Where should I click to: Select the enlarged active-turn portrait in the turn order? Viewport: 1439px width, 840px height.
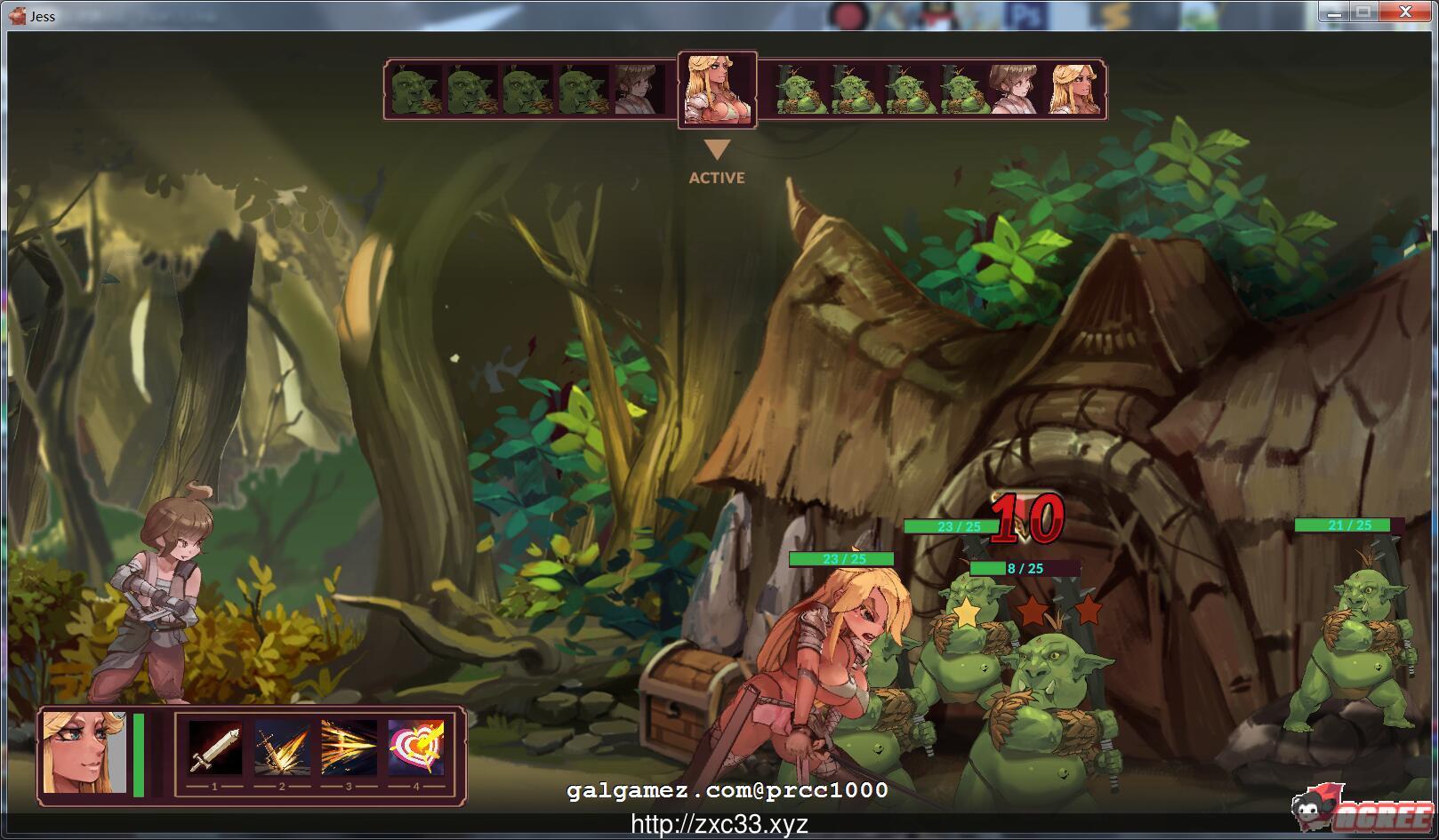tap(717, 89)
